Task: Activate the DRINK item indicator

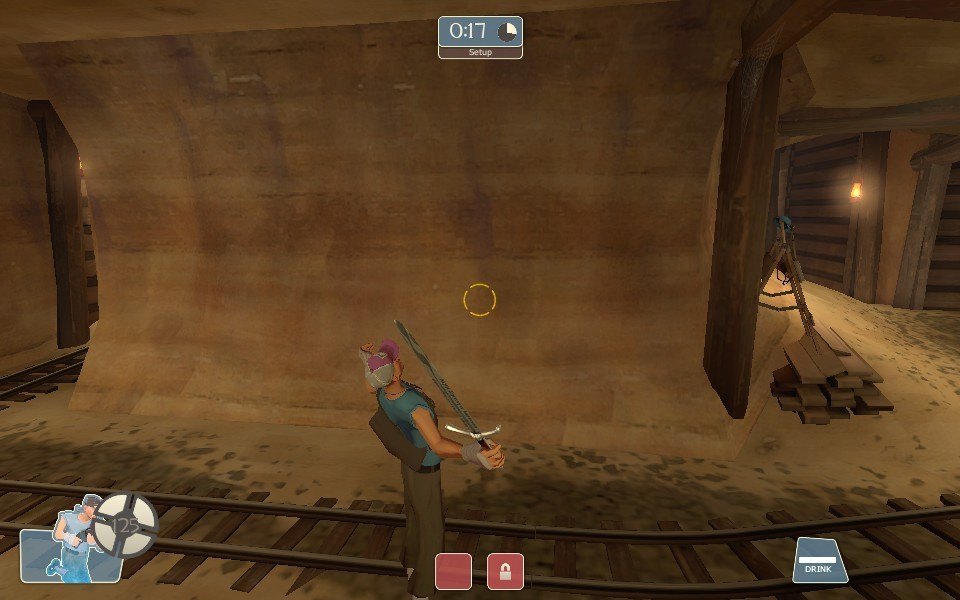Action: coord(821,561)
